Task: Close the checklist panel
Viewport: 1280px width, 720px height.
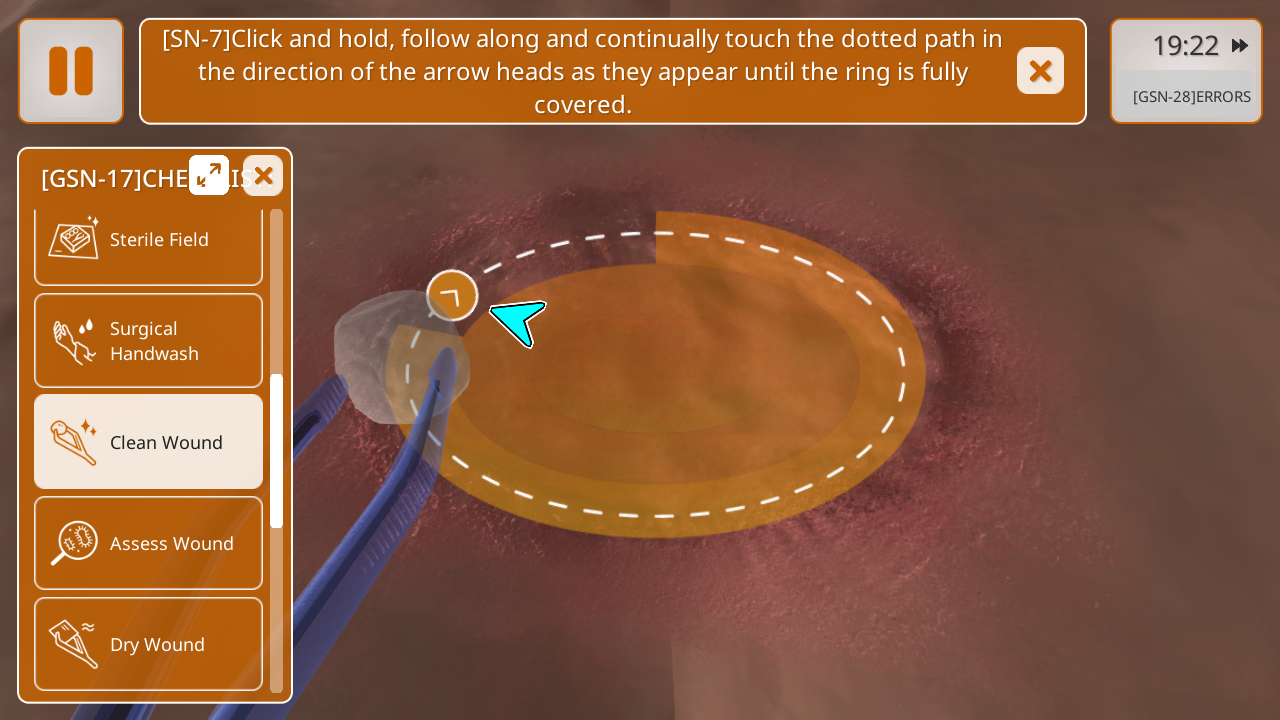Action: (x=263, y=176)
